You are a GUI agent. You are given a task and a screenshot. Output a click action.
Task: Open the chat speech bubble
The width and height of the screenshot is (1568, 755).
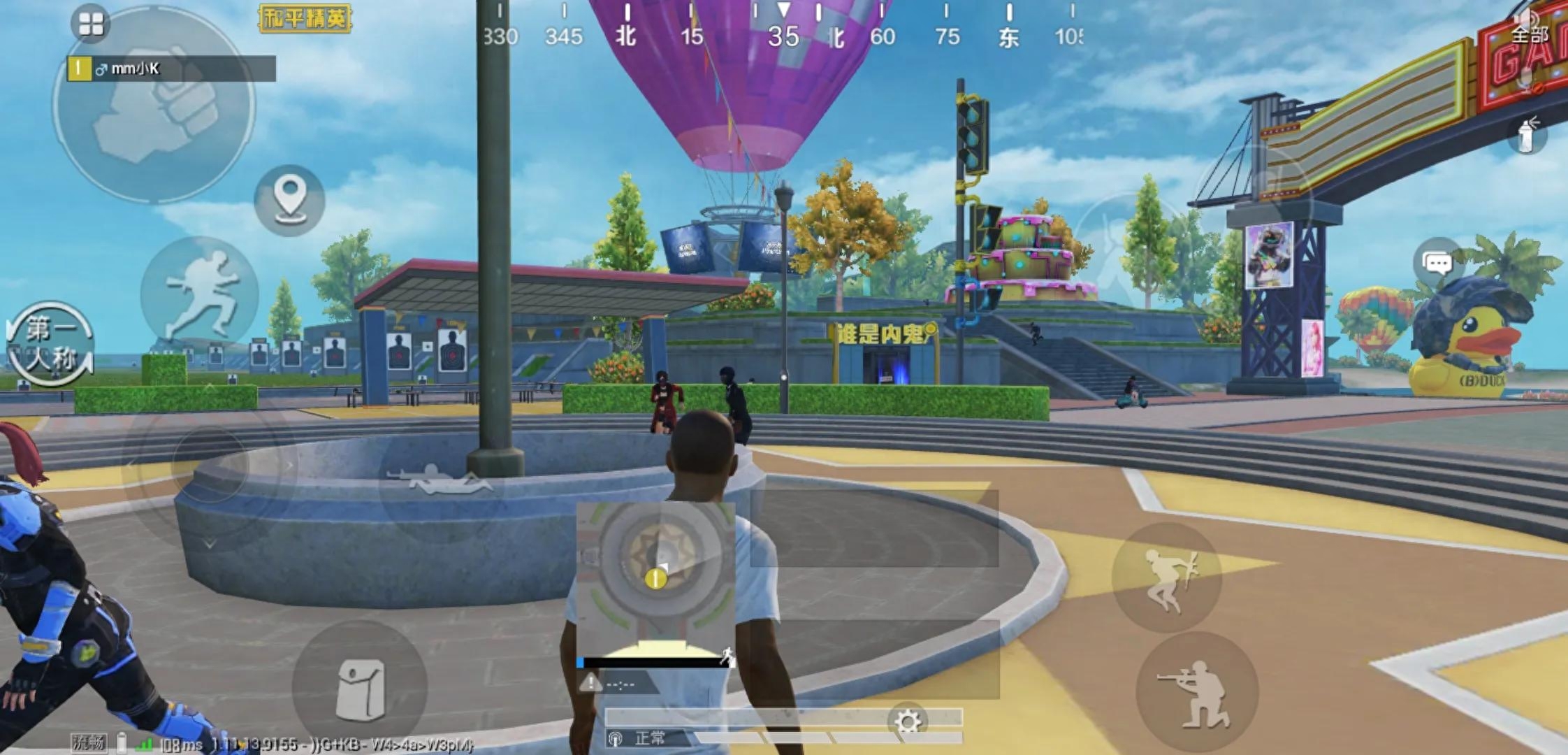point(1437,264)
